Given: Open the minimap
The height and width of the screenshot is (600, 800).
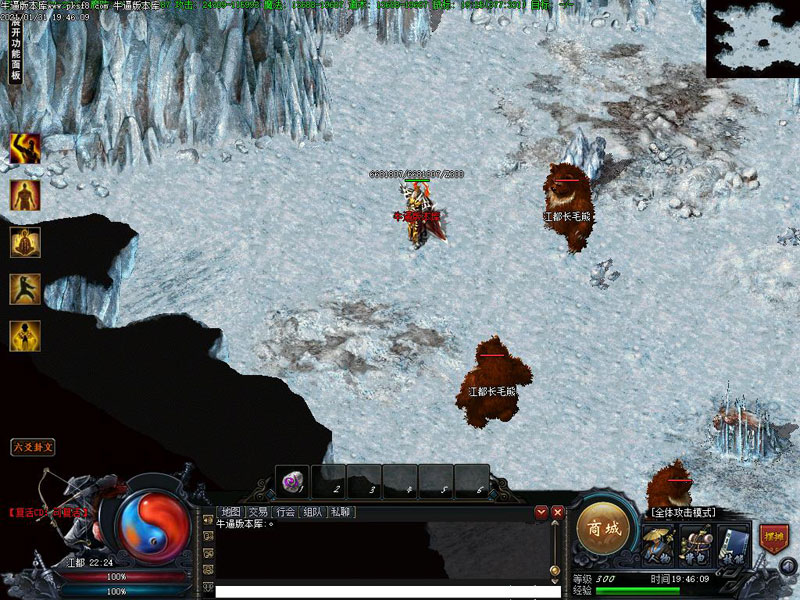Looking at the screenshot, I should coord(752,38).
